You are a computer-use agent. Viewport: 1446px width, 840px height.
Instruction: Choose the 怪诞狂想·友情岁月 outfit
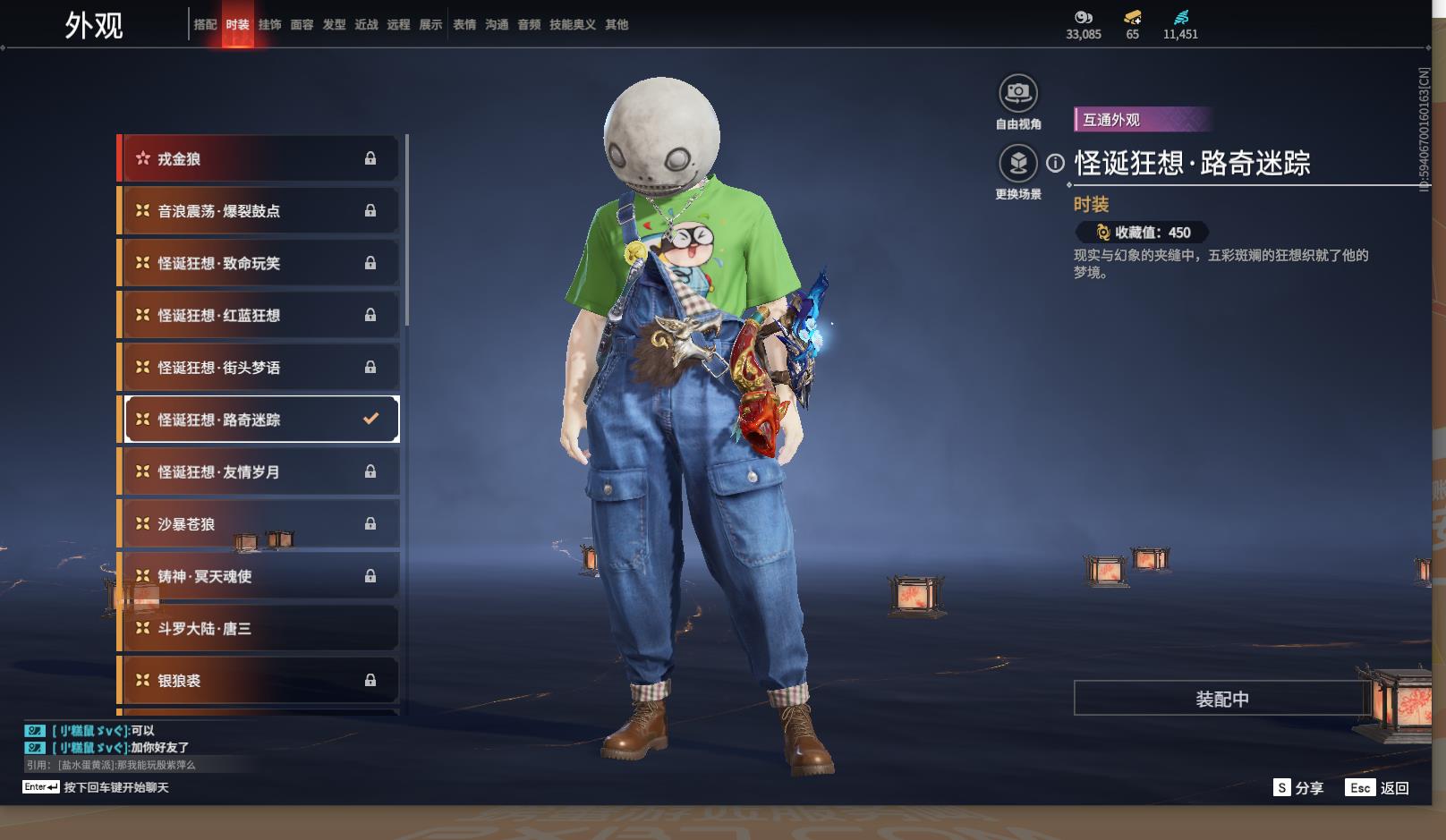point(259,472)
